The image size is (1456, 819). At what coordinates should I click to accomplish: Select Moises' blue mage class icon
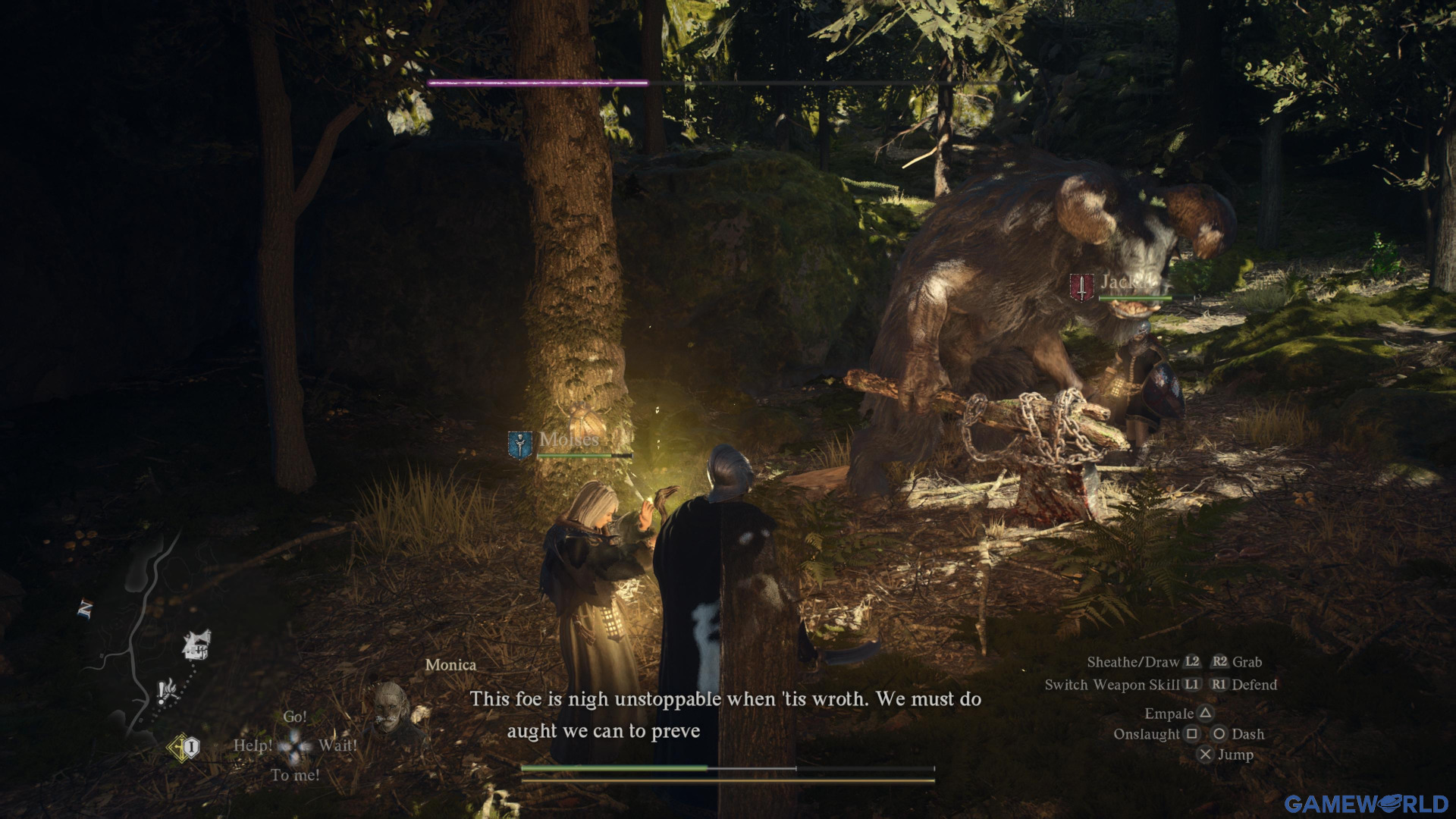tap(519, 442)
